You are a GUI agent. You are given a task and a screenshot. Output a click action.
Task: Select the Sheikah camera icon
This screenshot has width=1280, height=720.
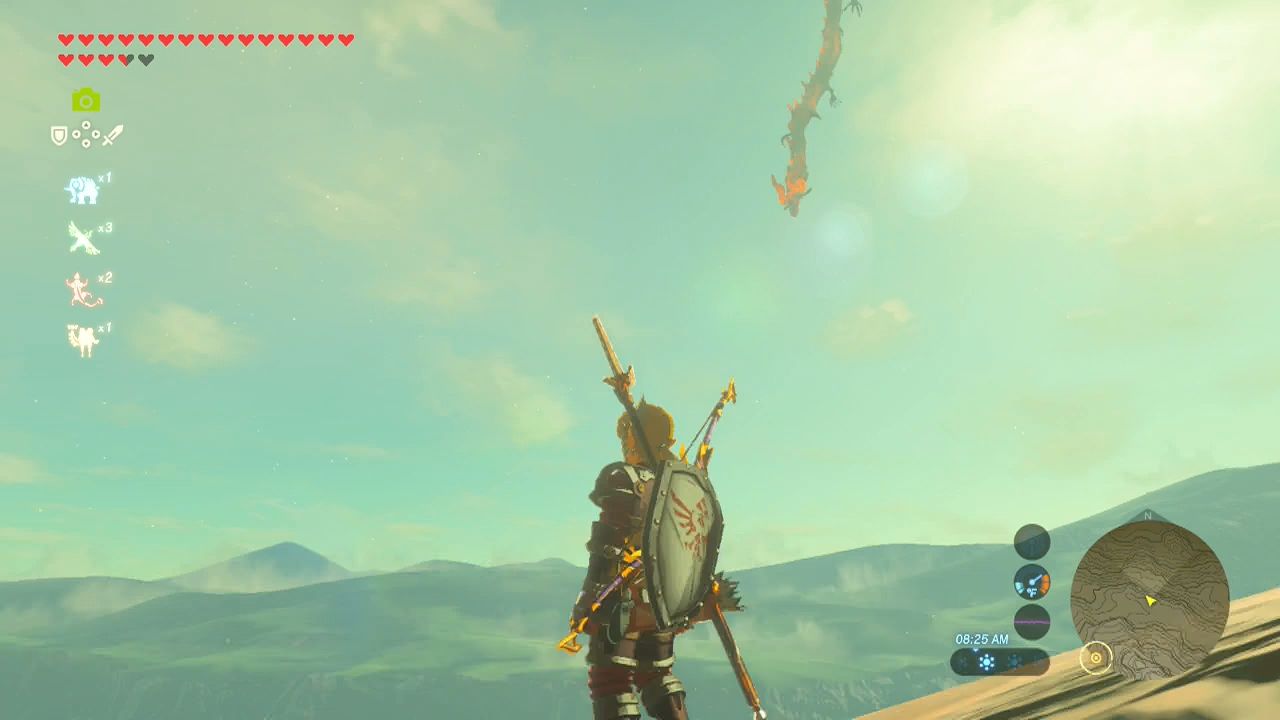[x=86, y=101]
